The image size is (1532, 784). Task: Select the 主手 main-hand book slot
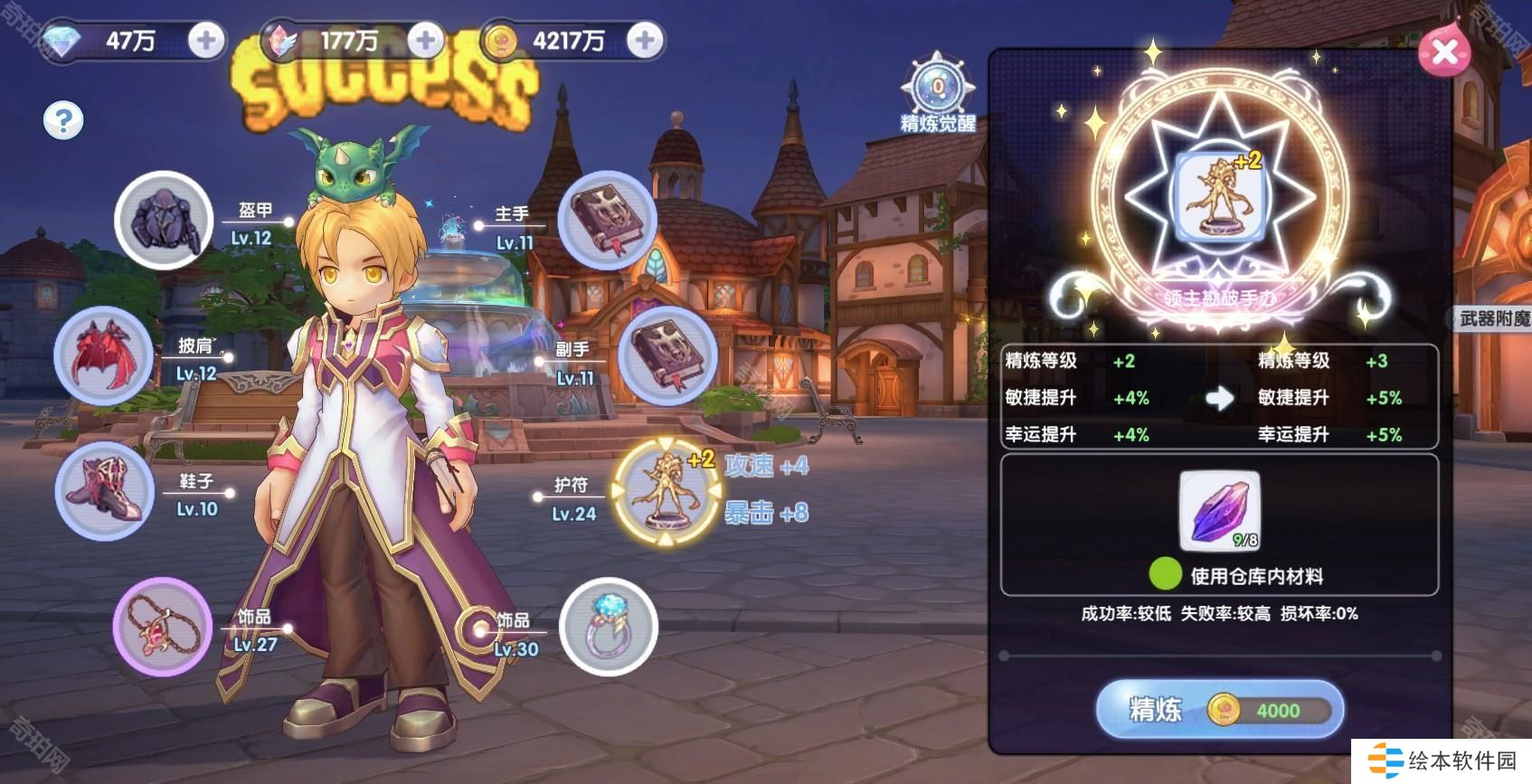click(x=607, y=220)
